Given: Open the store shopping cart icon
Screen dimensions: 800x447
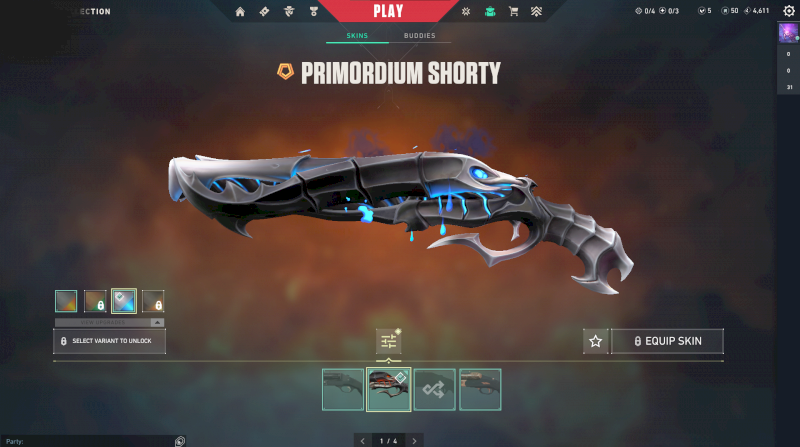Looking at the screenshot, I should point(514,12).
